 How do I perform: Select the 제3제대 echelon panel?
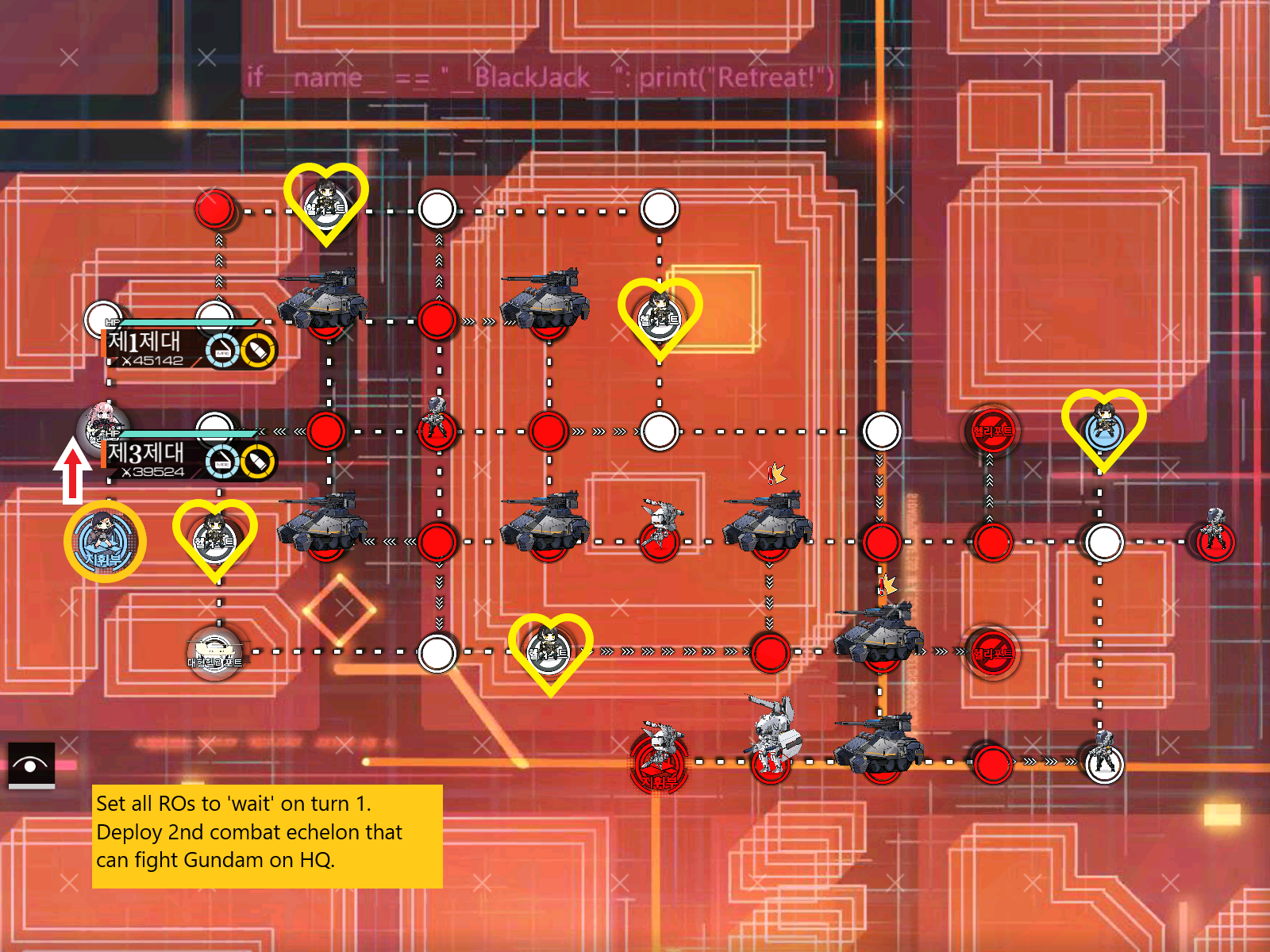tap(147, 456)
